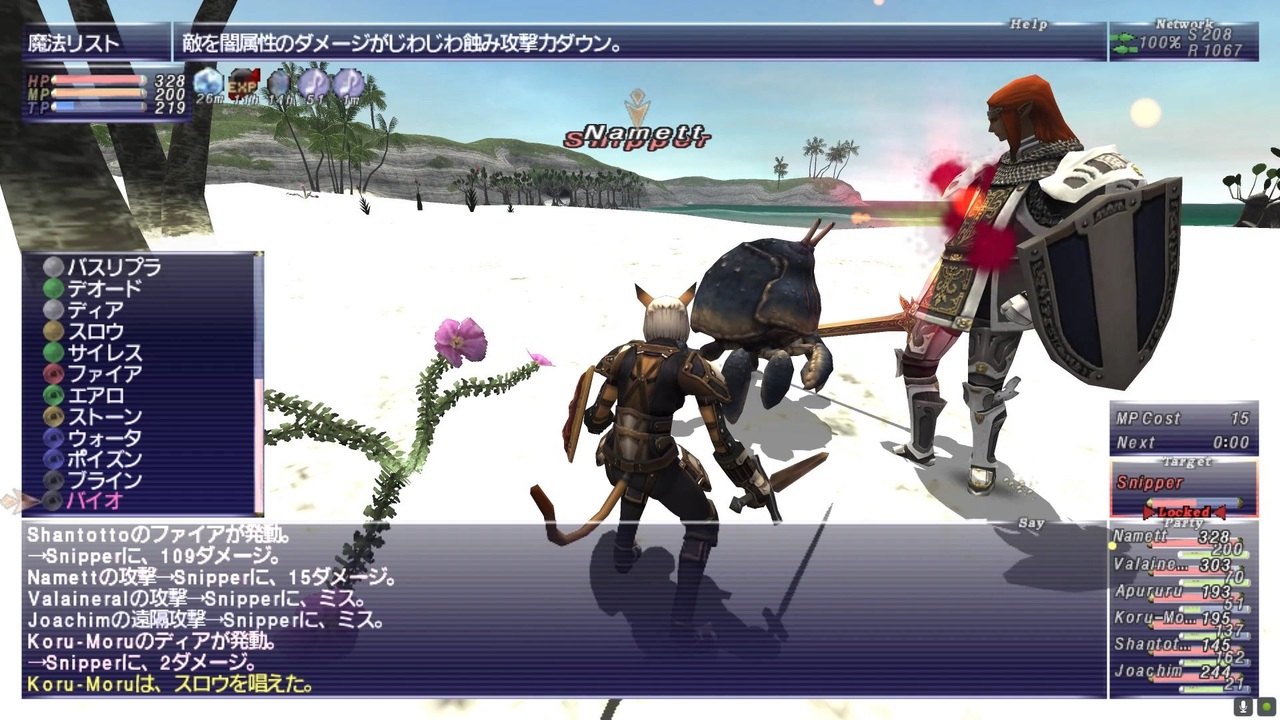Select the EXP dedication buff icon
The image size is (1280, 720).
[244, 83]
